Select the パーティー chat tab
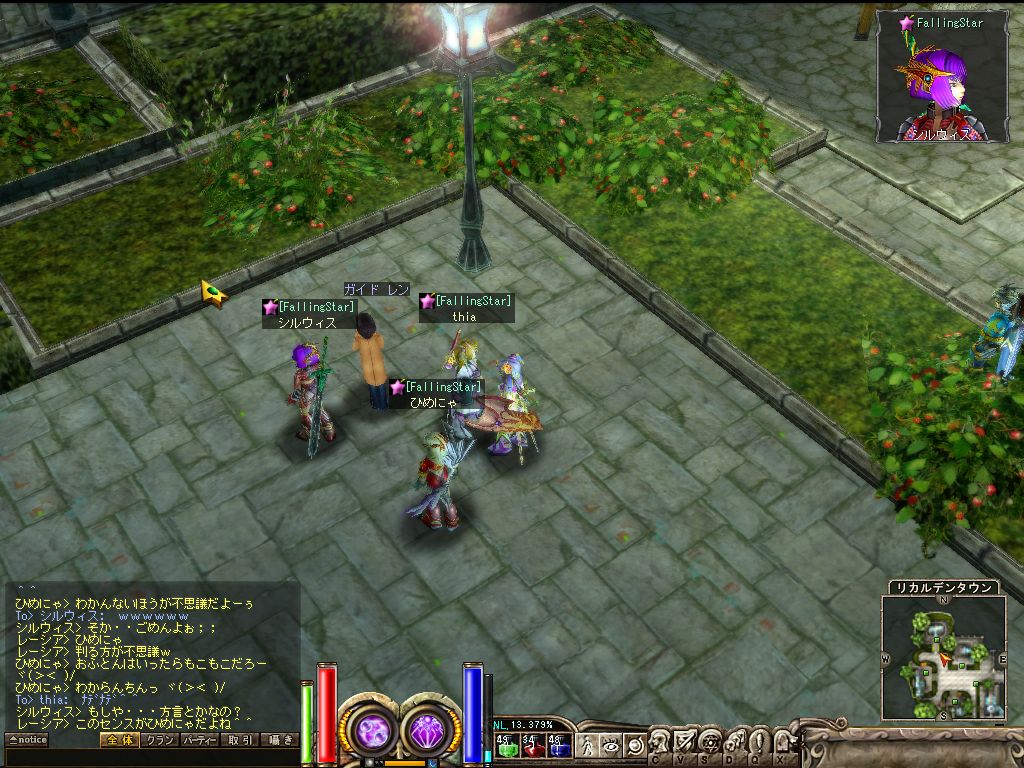 (200, 740)
